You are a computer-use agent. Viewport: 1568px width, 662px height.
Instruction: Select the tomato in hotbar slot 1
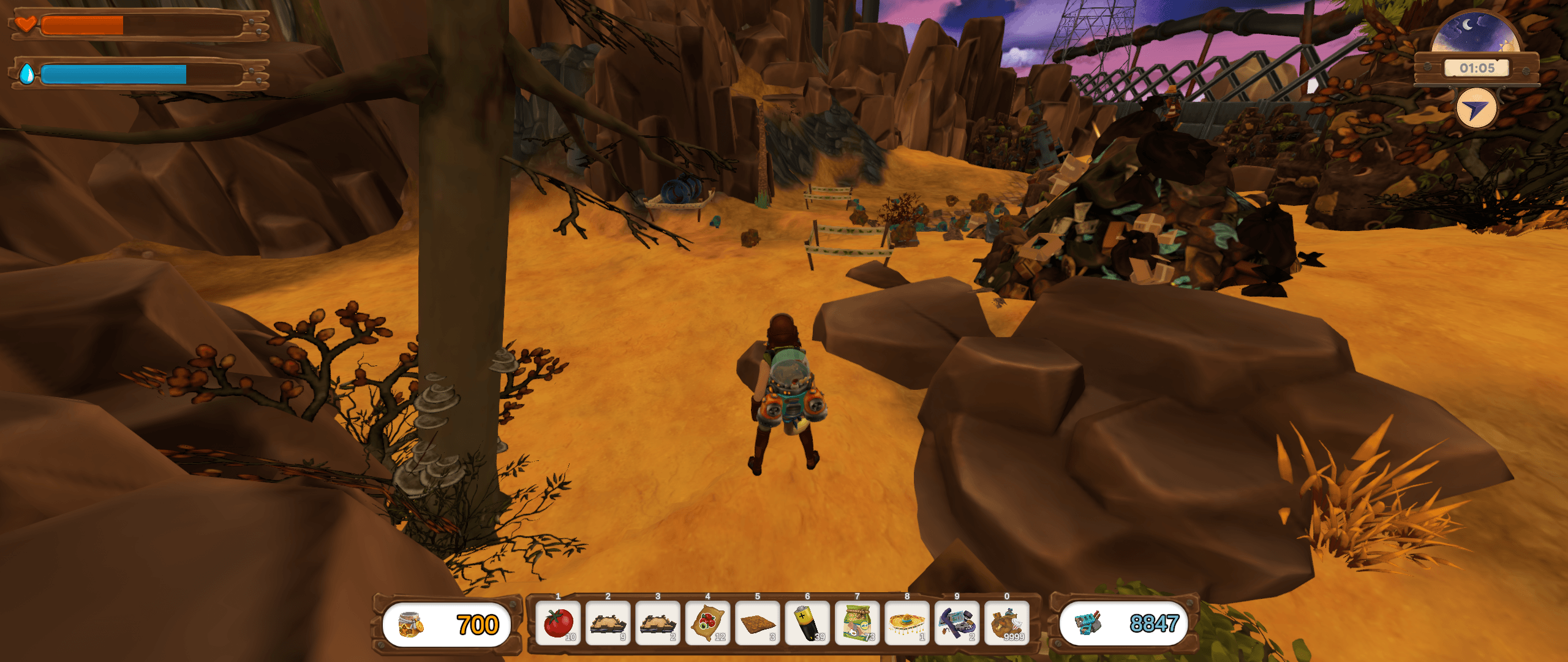(x=558, y=623)
